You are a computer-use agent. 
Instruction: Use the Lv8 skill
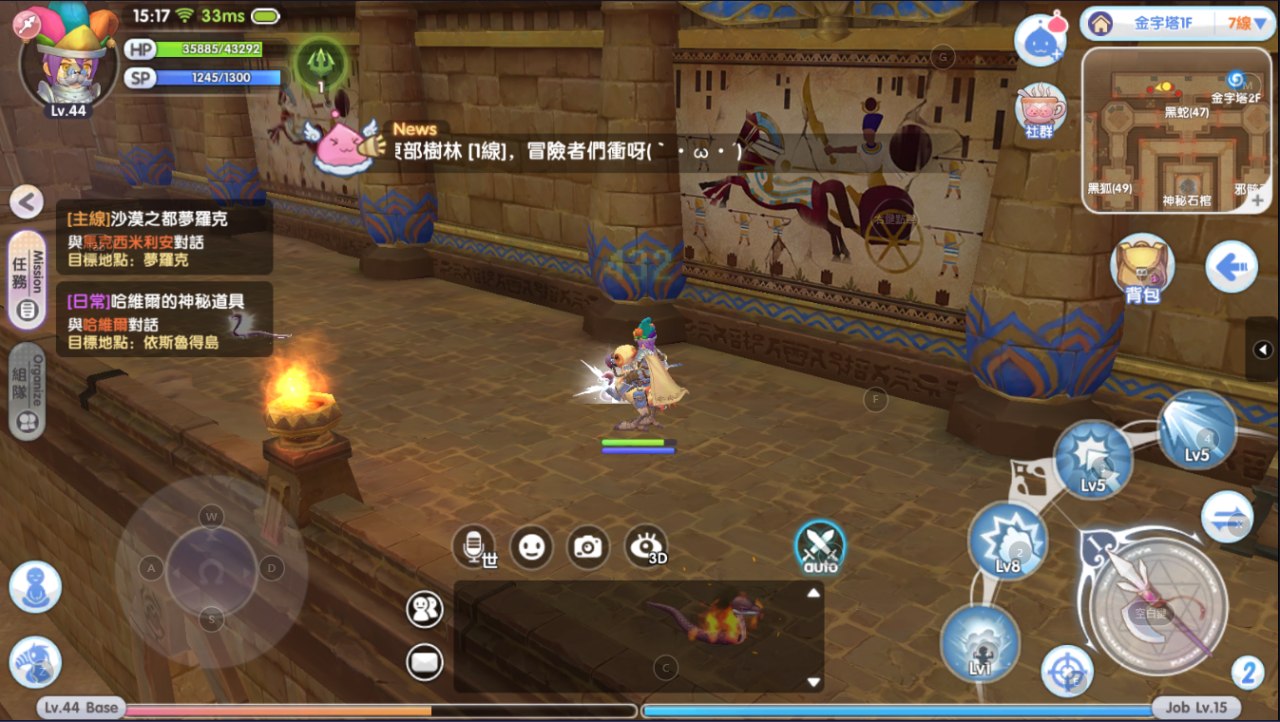point(1007,541)
